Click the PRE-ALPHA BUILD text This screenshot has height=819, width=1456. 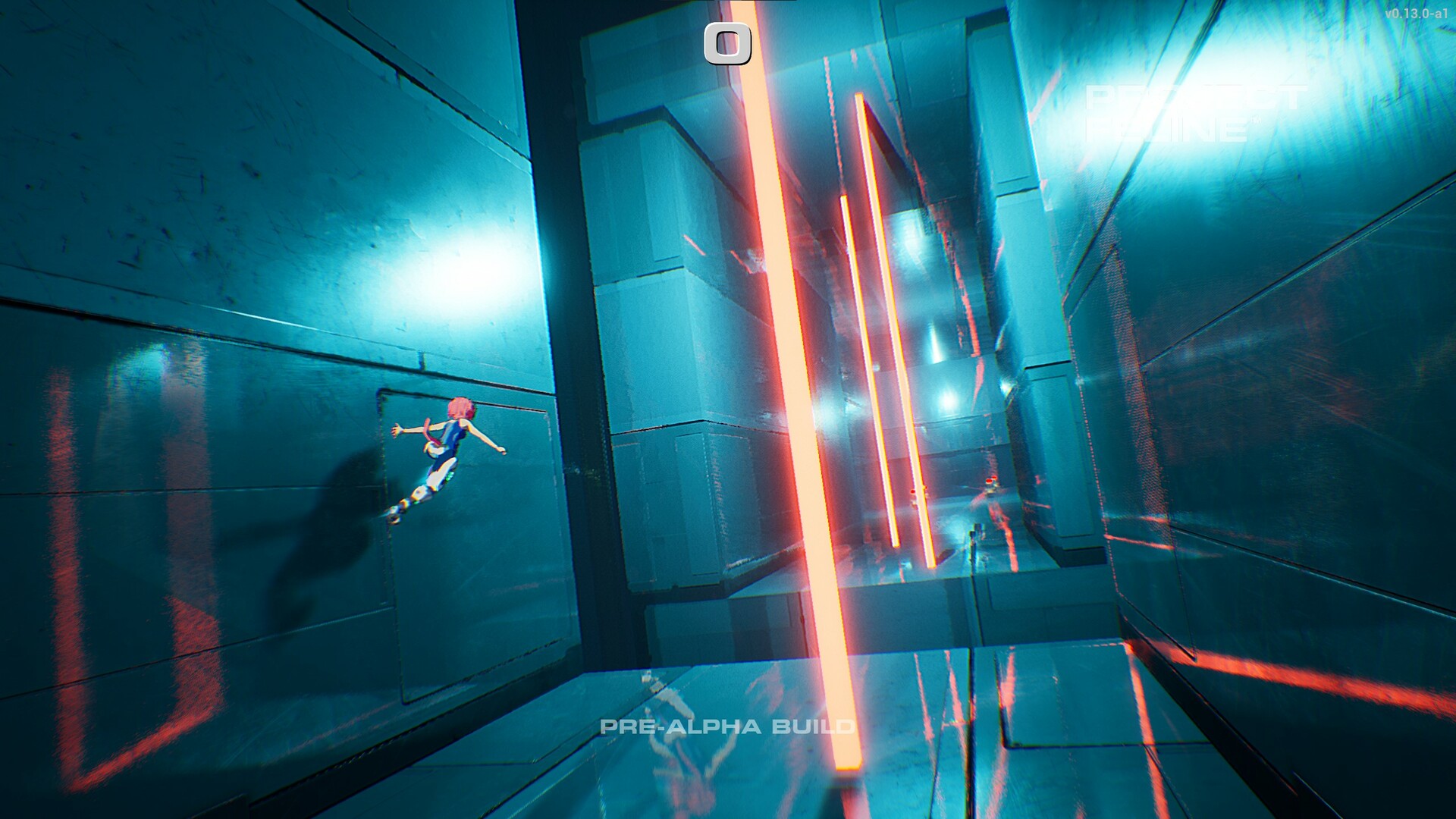726,727
